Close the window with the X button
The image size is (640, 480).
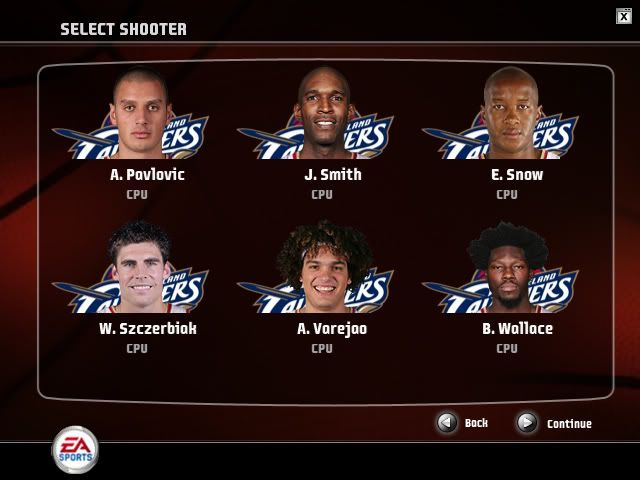[x=624, y=15]
